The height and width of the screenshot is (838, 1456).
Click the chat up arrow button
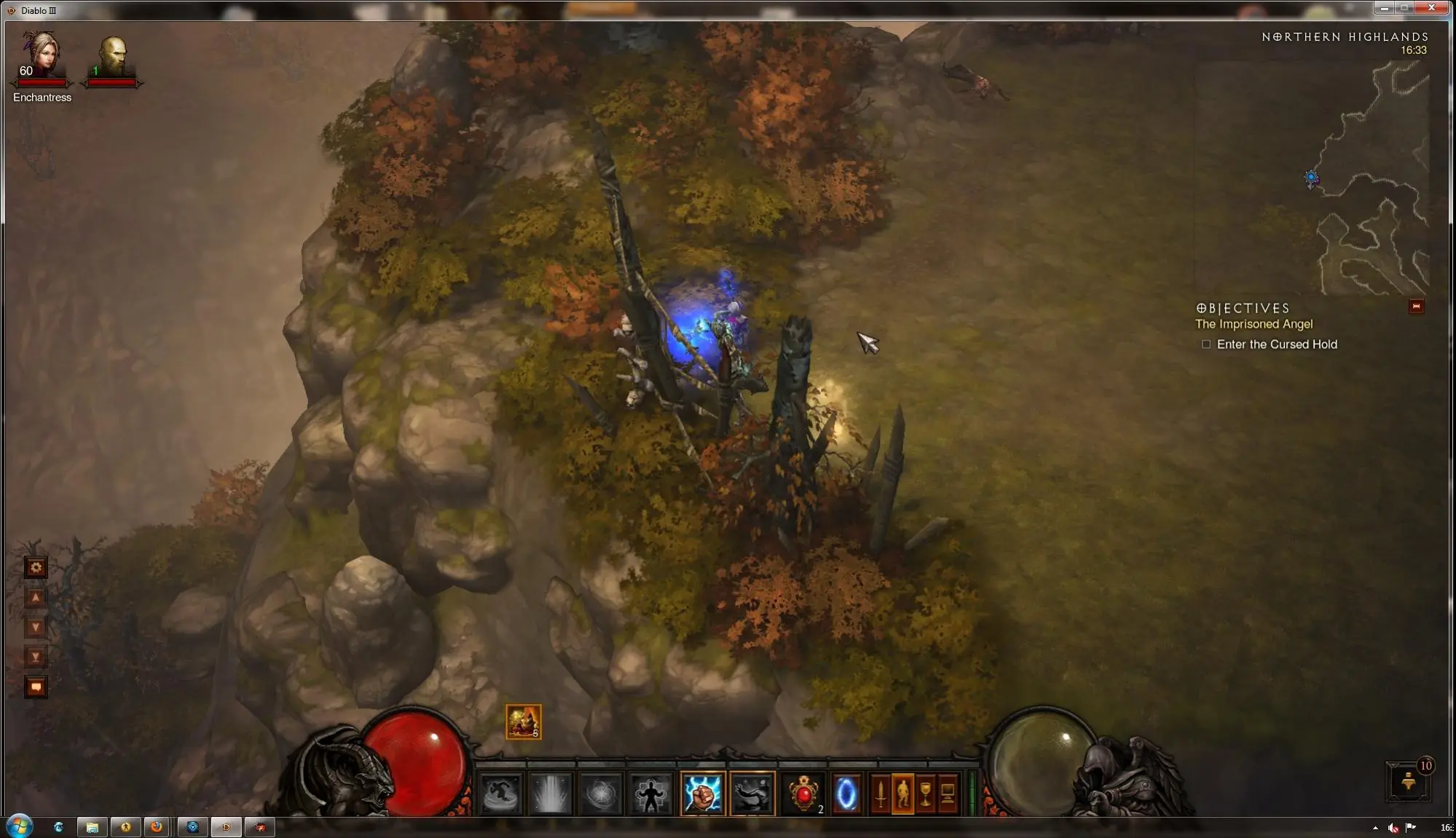[36, 598]
